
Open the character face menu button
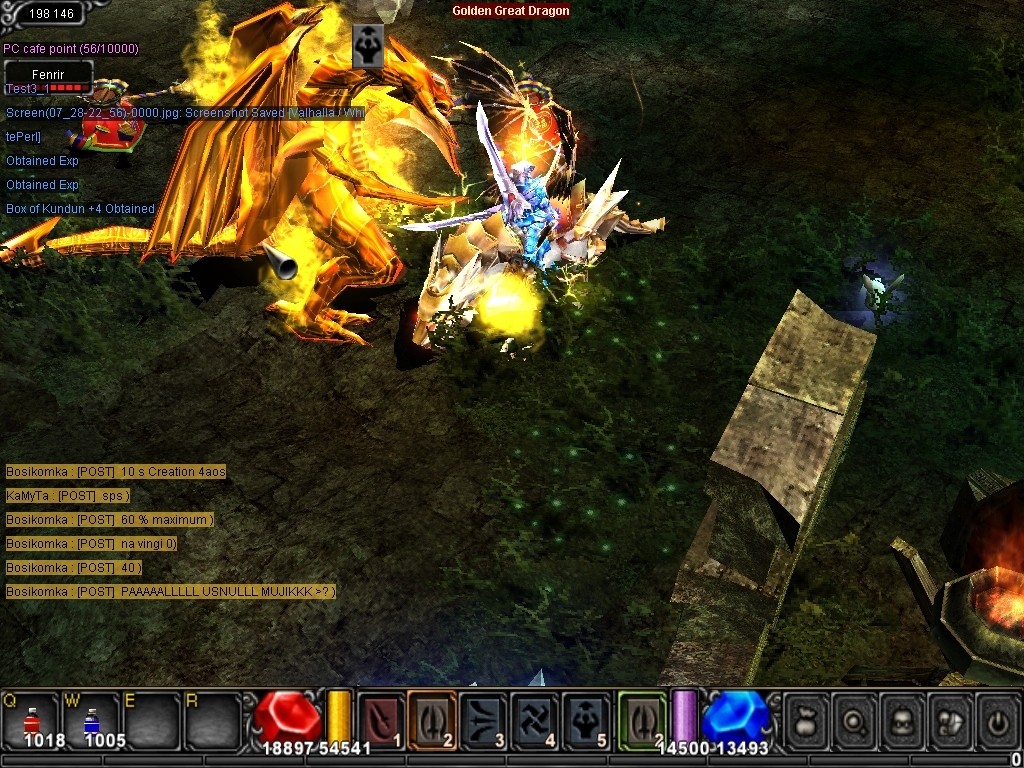pyautogui.click(x=902, y=719)
